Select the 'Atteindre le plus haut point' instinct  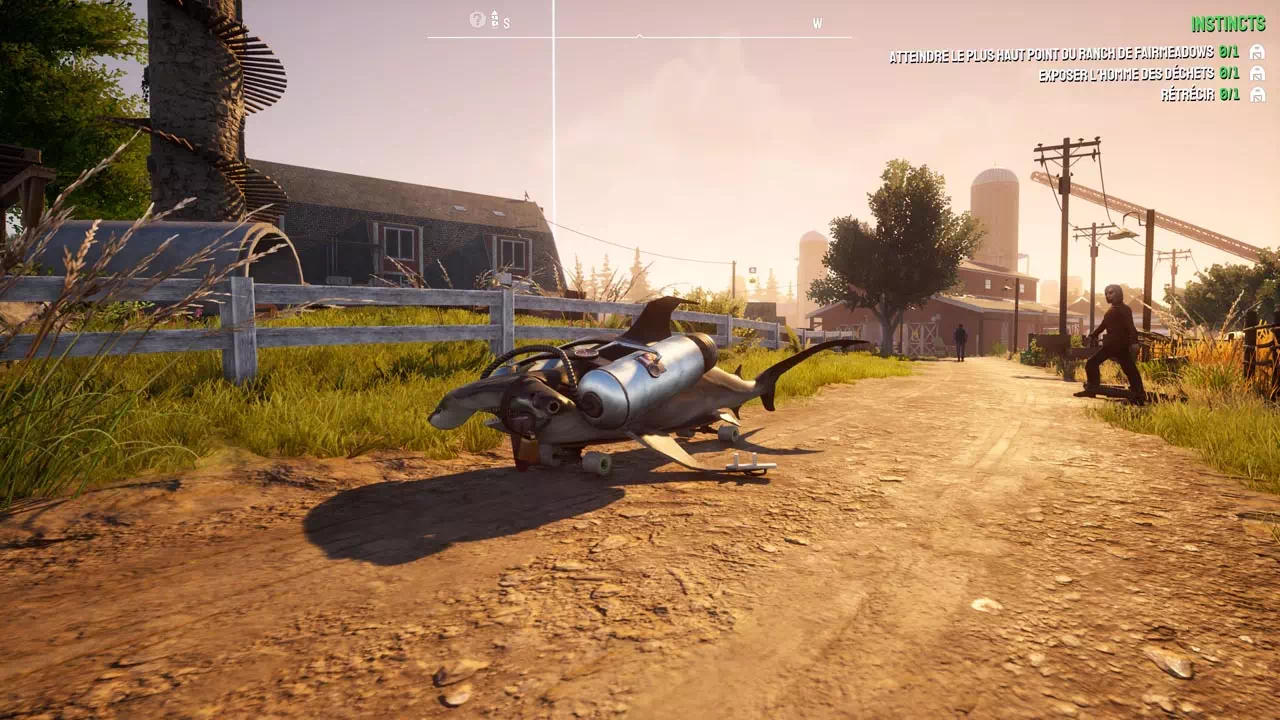(x=1064, y=53)
